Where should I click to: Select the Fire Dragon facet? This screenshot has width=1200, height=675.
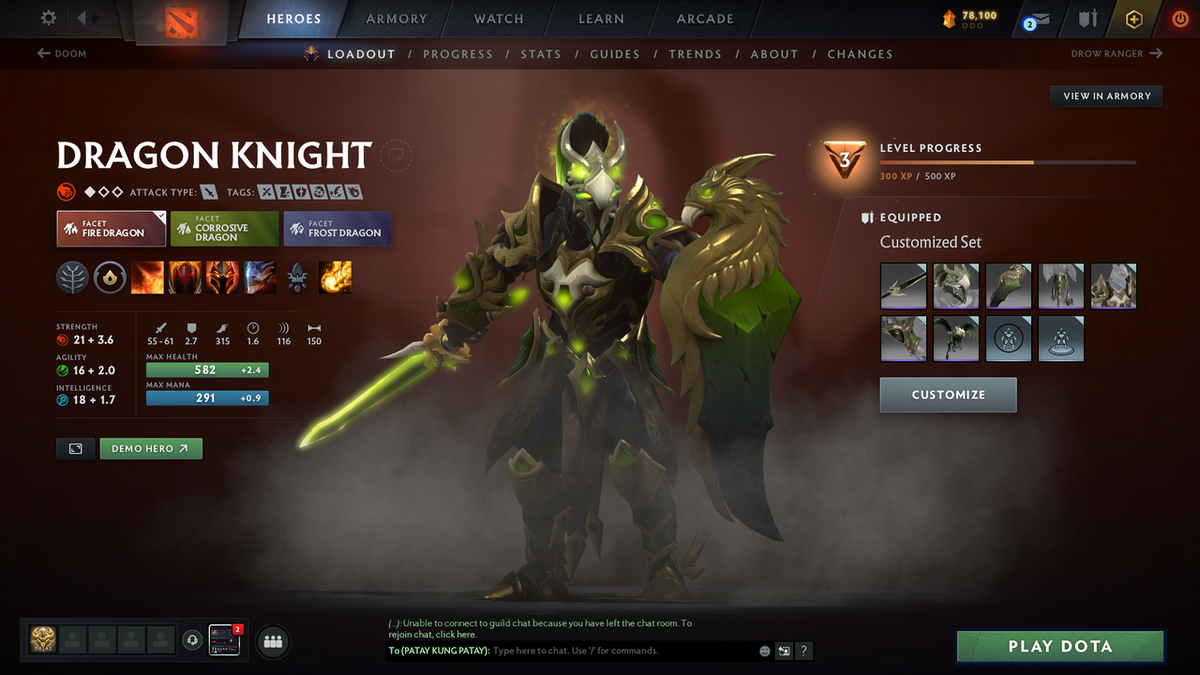pyautogui.click(x=111, y=229)
